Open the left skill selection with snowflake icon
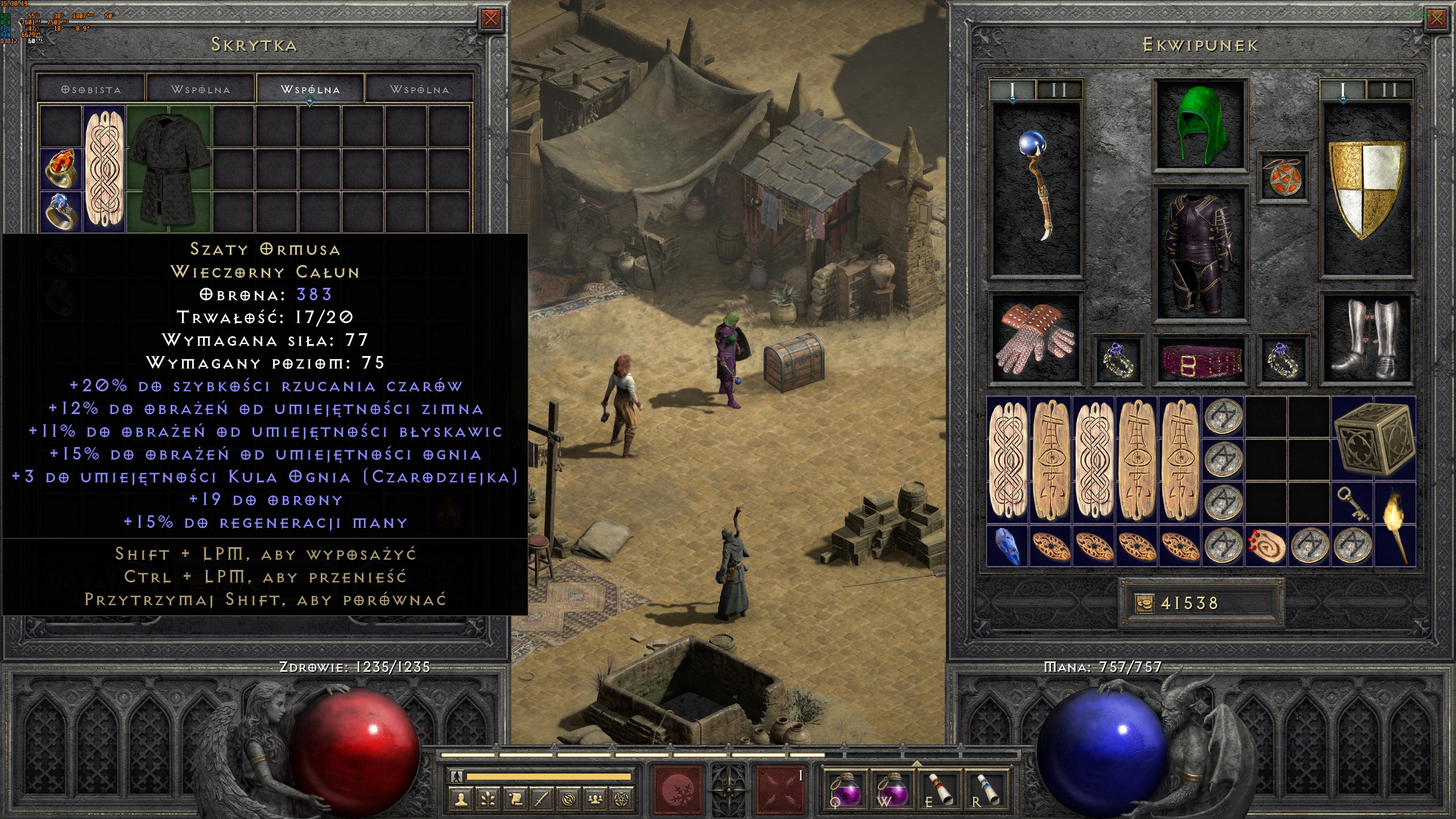This screenshot has width=1456, height=819. [679, 791]
